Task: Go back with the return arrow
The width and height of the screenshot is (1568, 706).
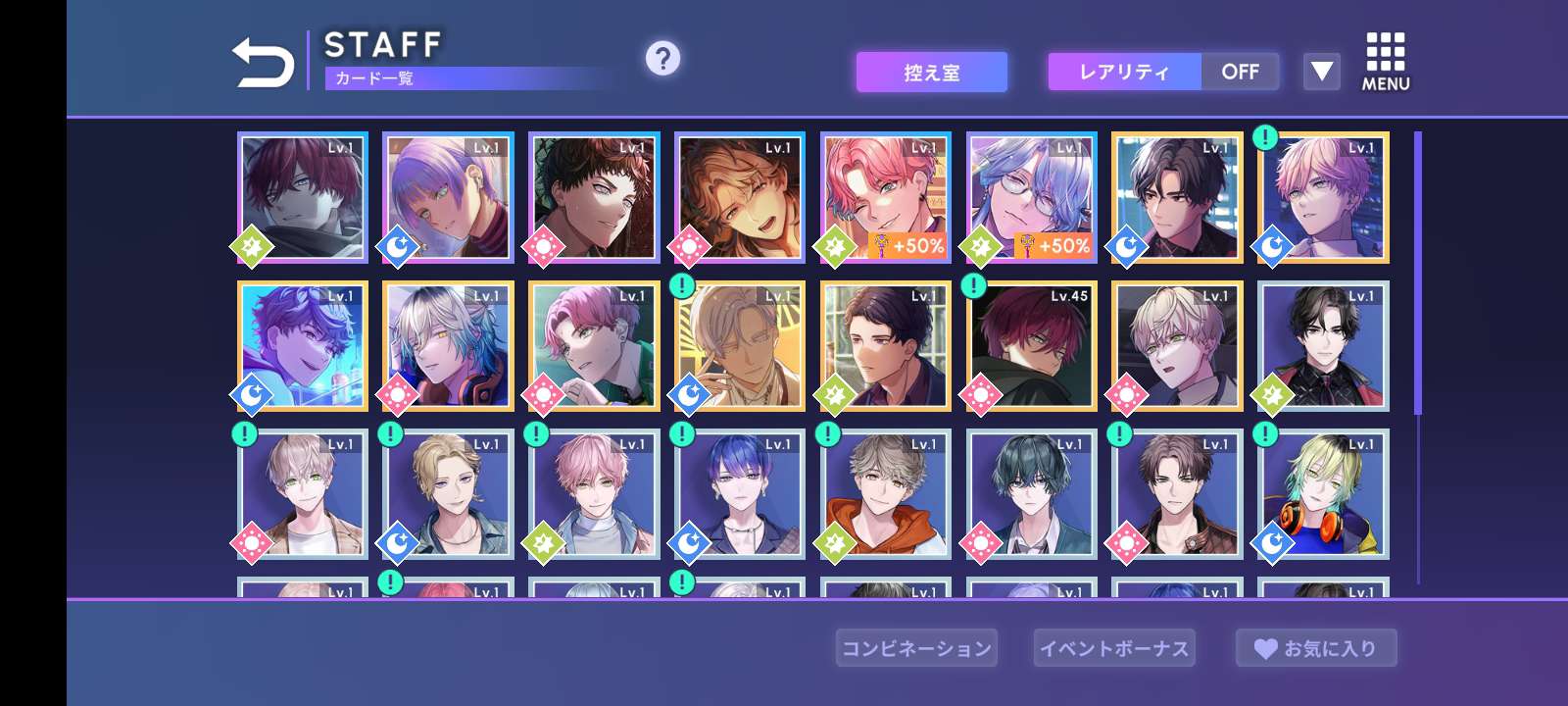Action: (x=263, y=63)
